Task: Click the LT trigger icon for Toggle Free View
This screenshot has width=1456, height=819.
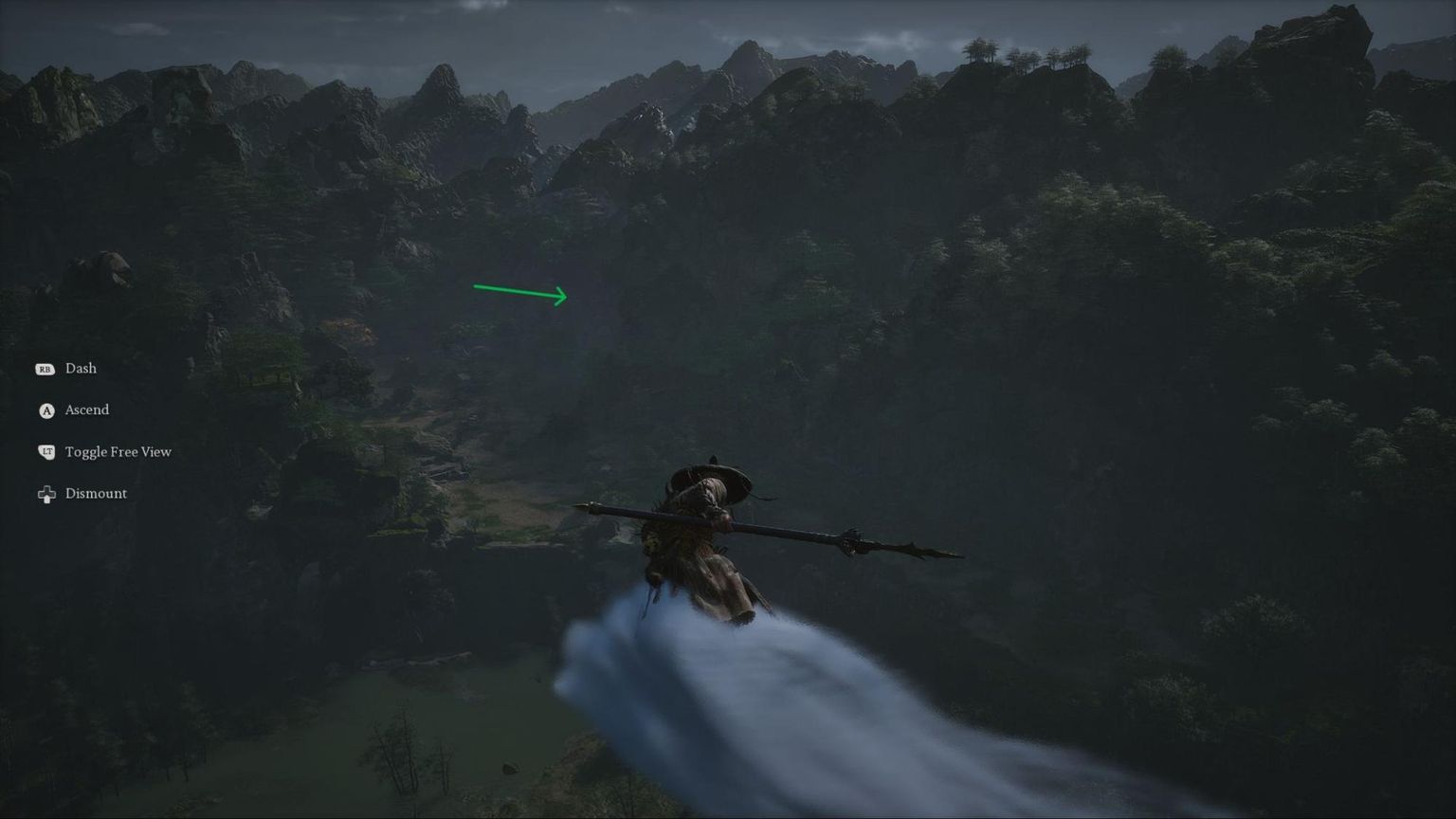Action: point(45,452)
